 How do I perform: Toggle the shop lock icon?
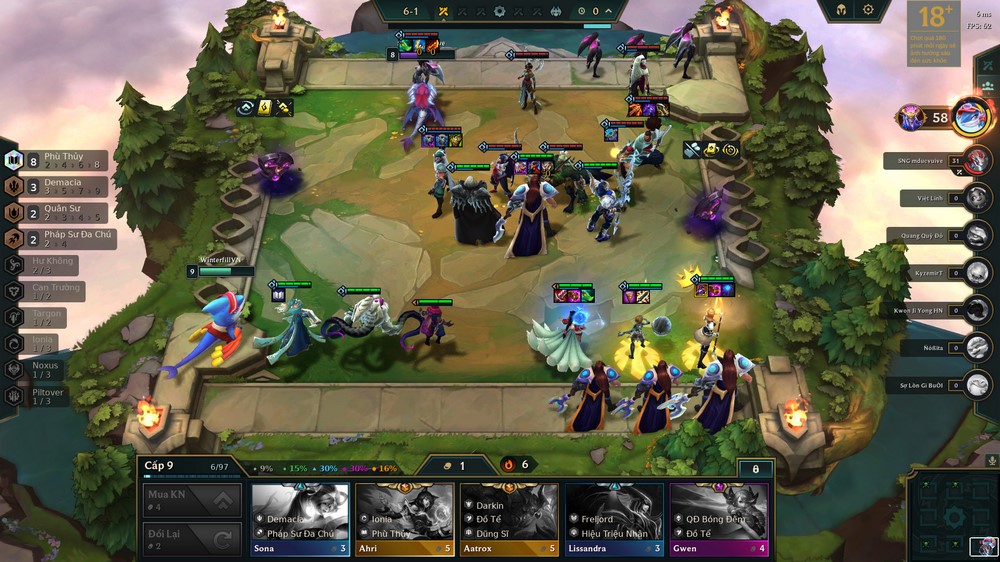[755, 468]
